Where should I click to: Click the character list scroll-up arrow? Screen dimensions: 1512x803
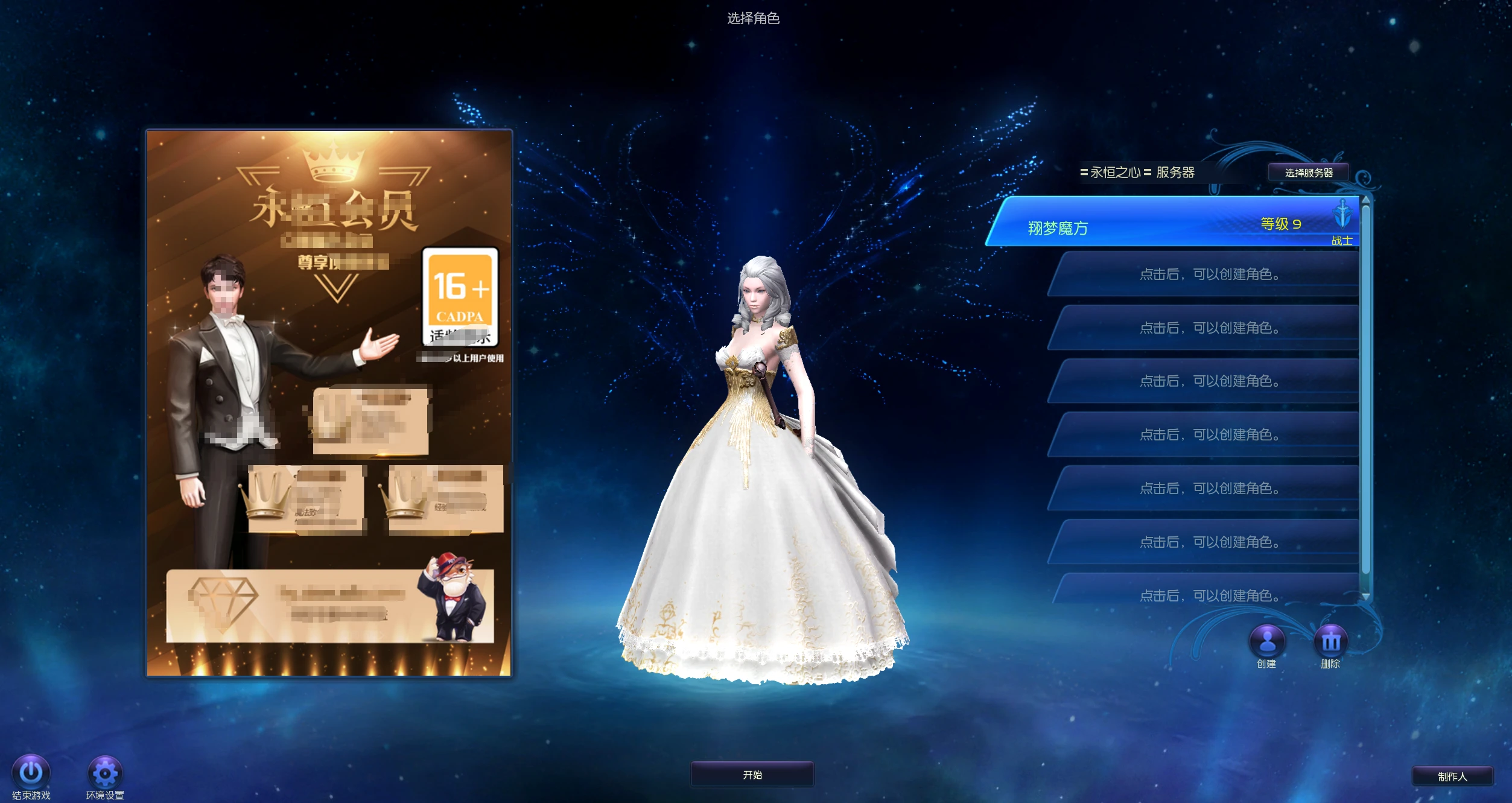[x=1365, y=200]
